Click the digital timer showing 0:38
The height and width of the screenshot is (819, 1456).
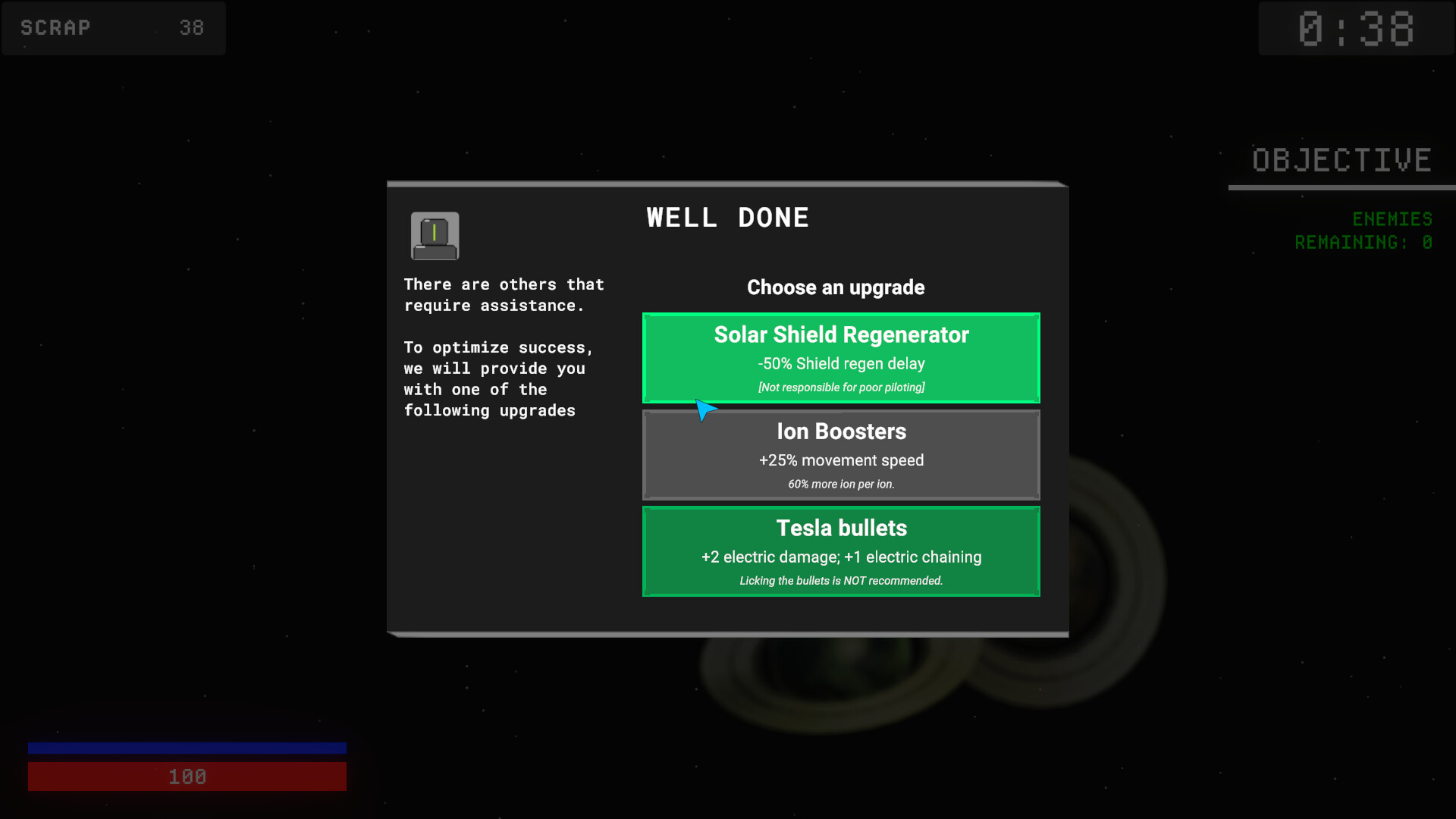pos(1357,28)
